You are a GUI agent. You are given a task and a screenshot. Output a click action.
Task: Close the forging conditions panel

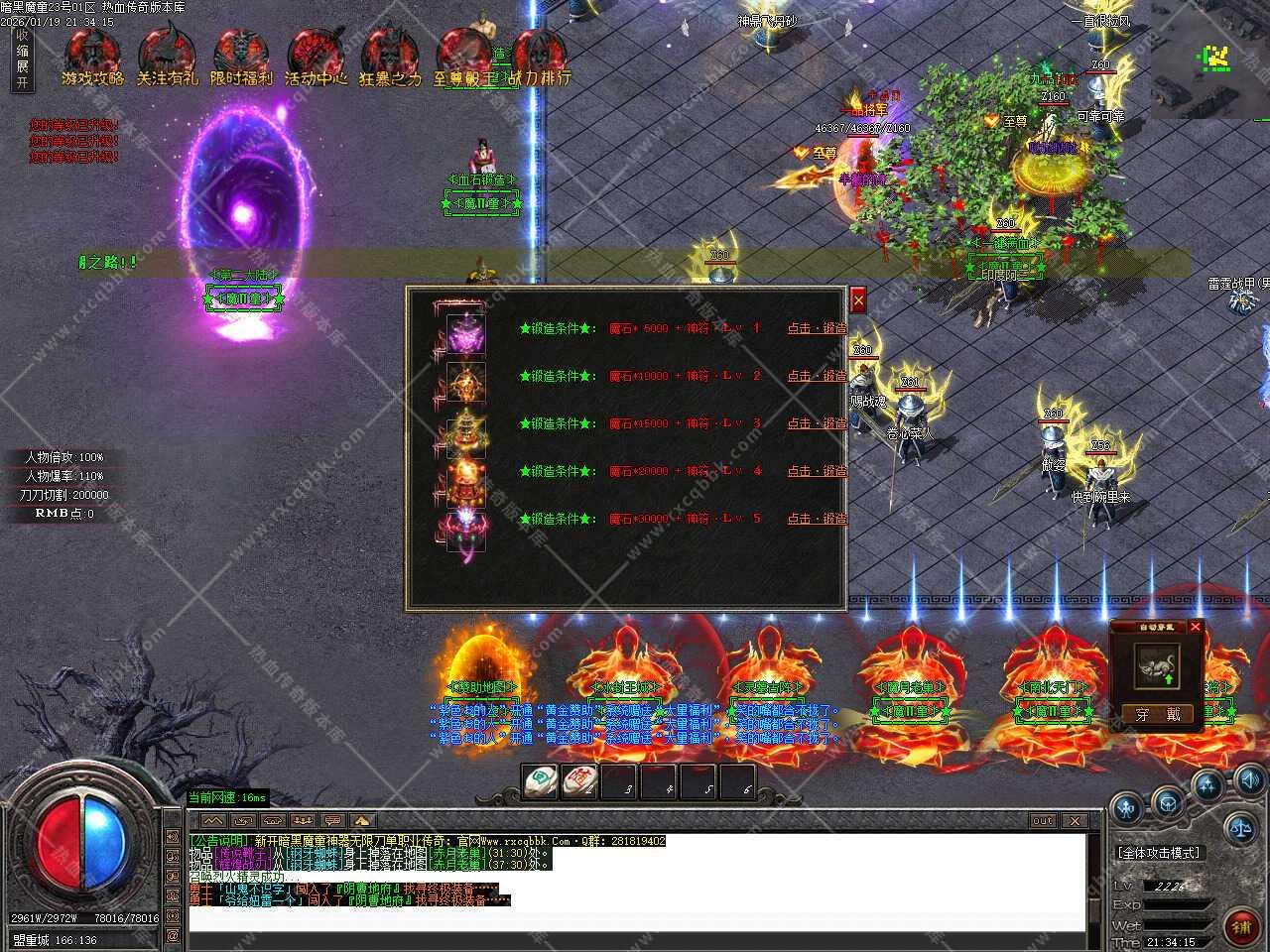tap(858, 299)
